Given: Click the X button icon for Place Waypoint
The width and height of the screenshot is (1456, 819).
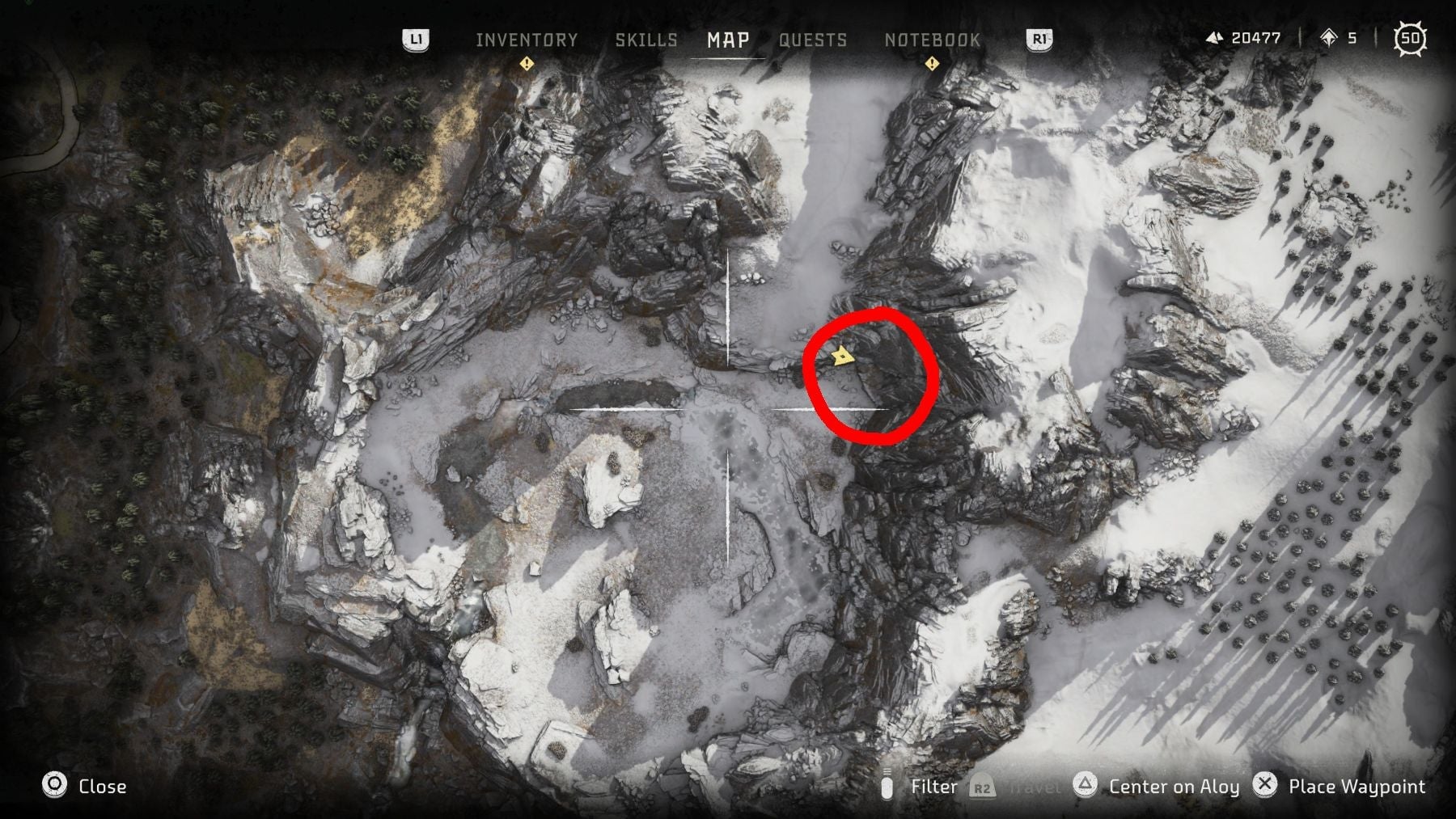Looking at the screenshot, I should (1266, 785).
